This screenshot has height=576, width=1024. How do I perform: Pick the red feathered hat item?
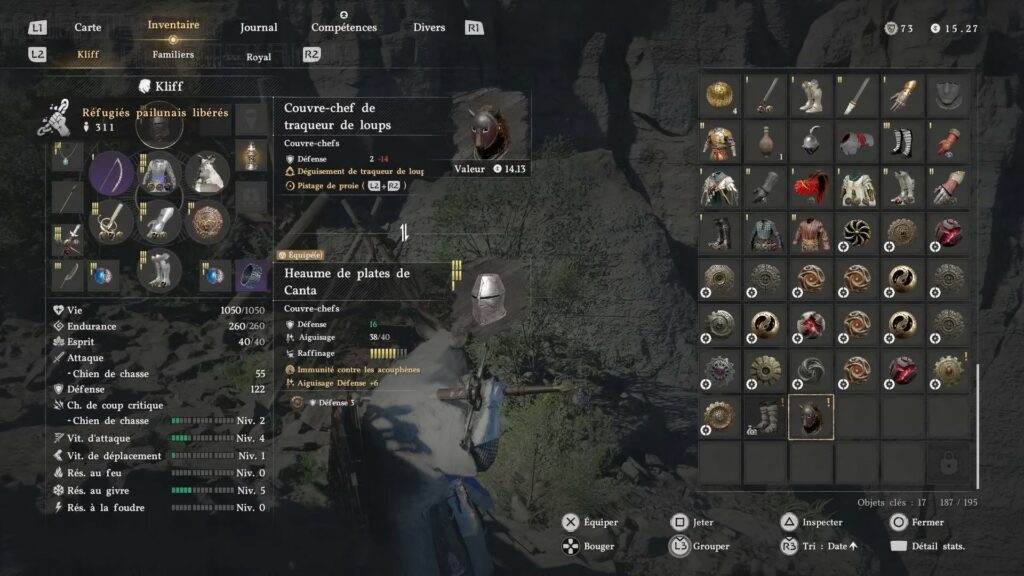[811, 187]
